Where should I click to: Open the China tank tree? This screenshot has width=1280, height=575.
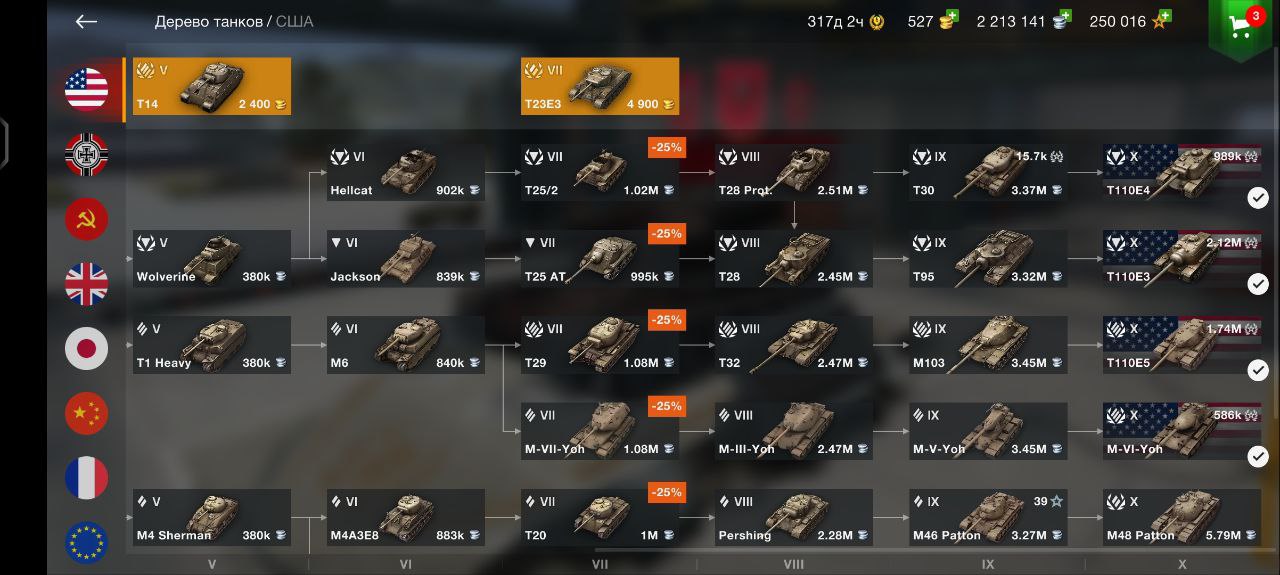coord(87,413)
